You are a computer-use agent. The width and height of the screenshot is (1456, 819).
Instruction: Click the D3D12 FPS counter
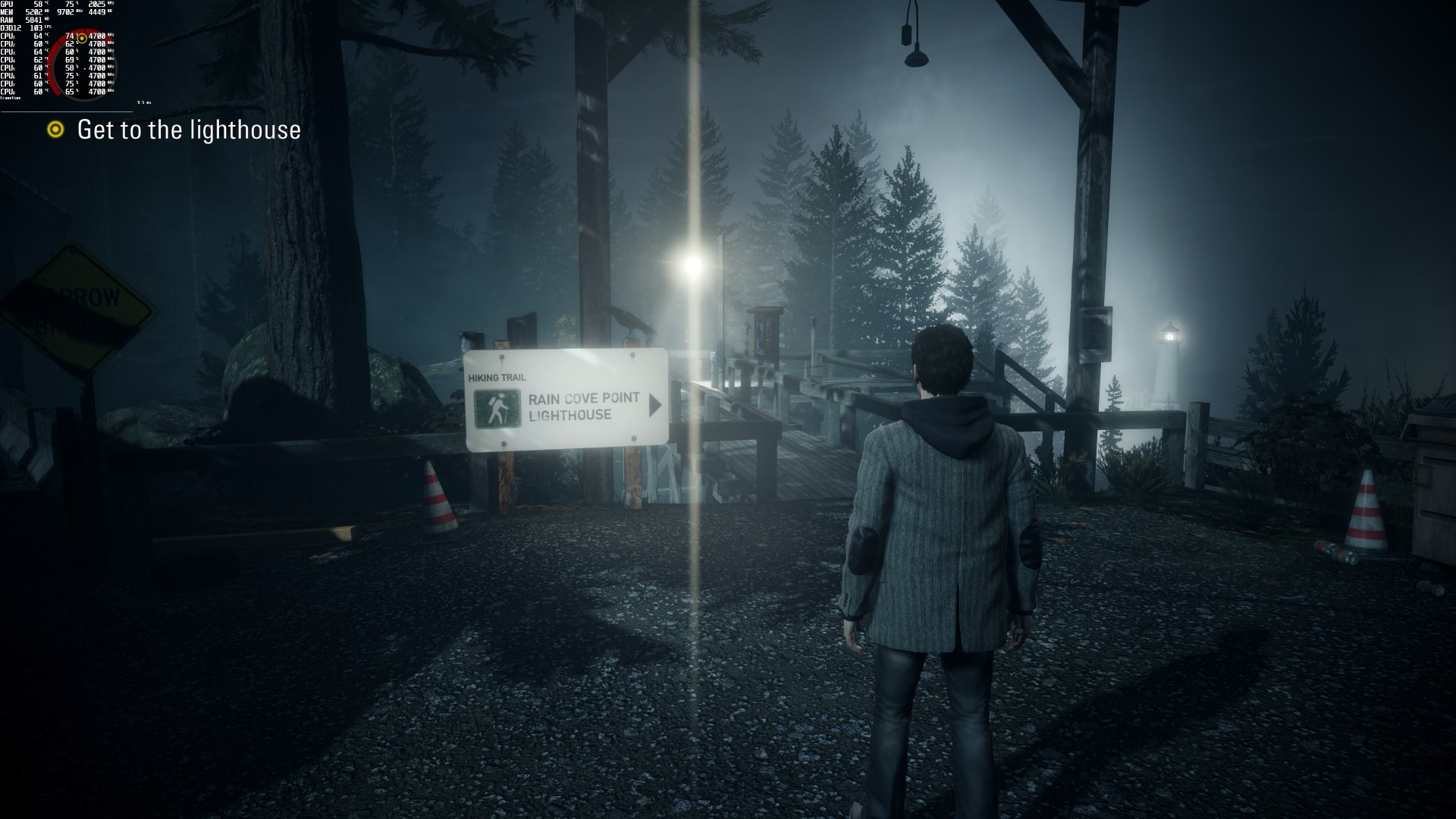36,28
